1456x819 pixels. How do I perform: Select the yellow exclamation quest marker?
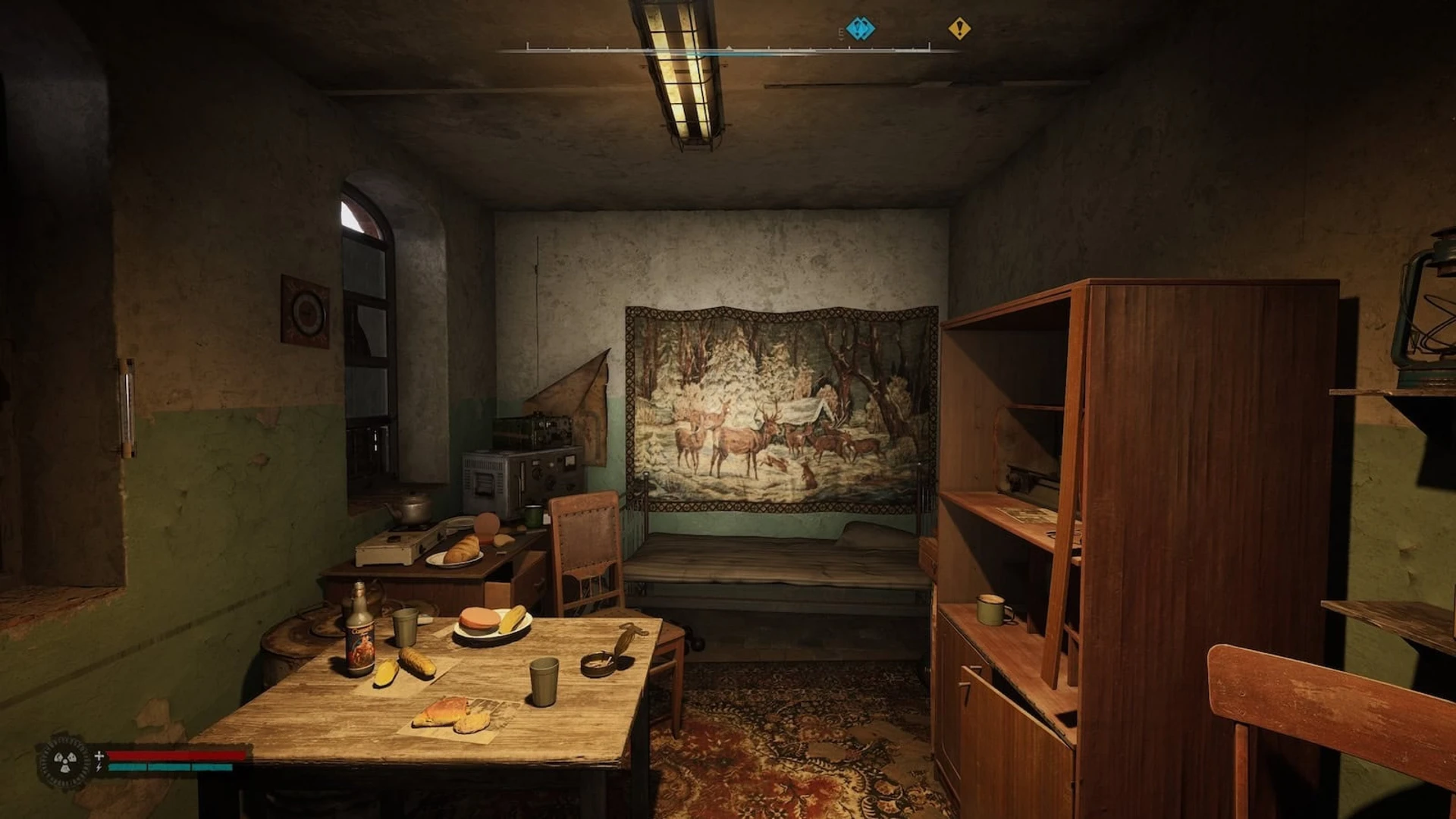pos(960,27)
